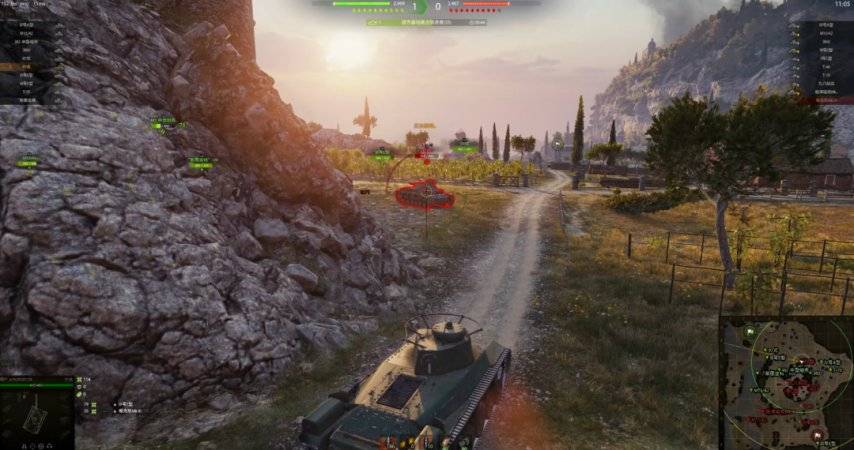Click the battle minimap
Screen dimensions: 854x450
[x=786, y=384]
